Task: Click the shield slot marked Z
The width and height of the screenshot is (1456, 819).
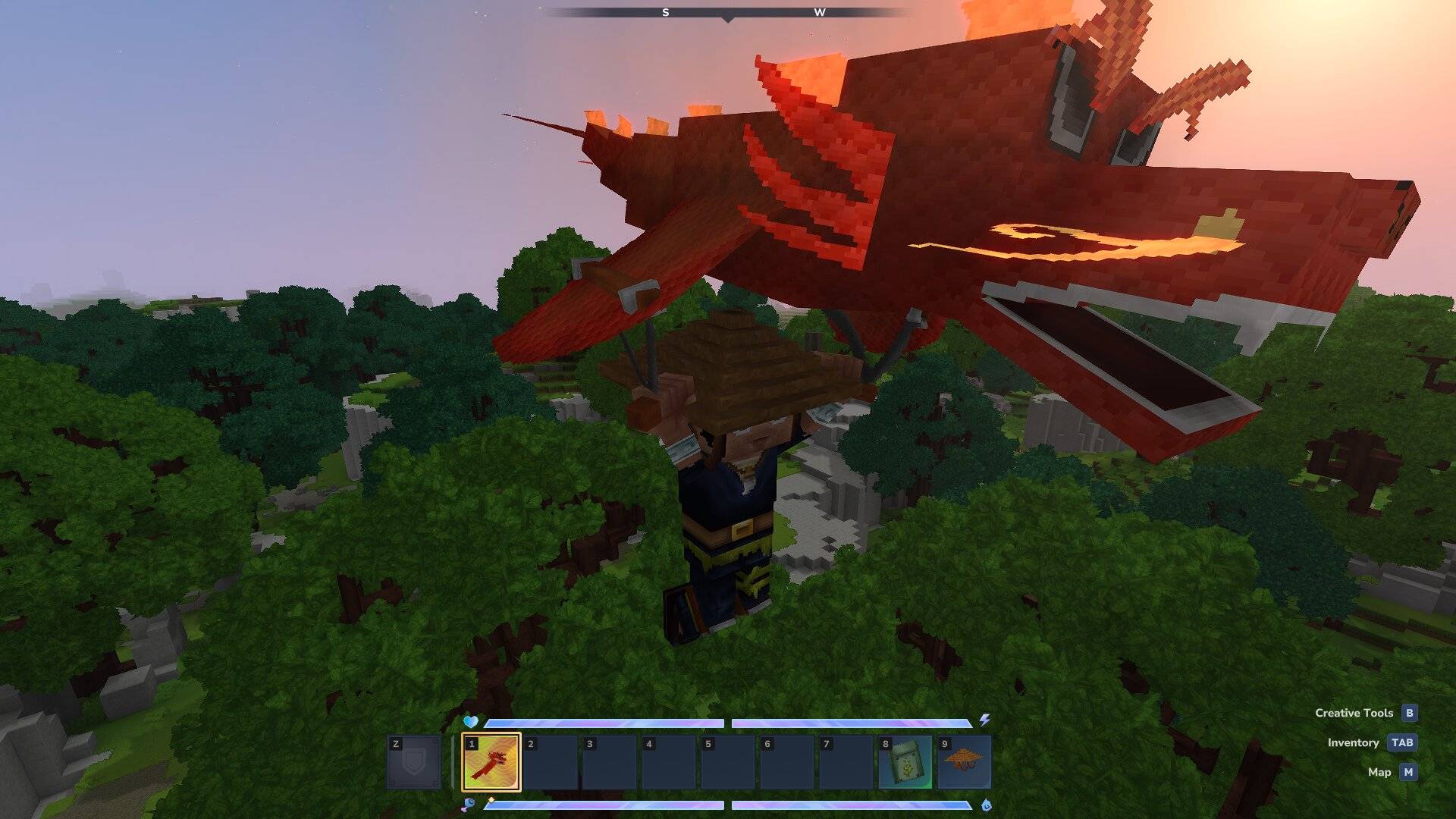Action: (x=414, y=762)
